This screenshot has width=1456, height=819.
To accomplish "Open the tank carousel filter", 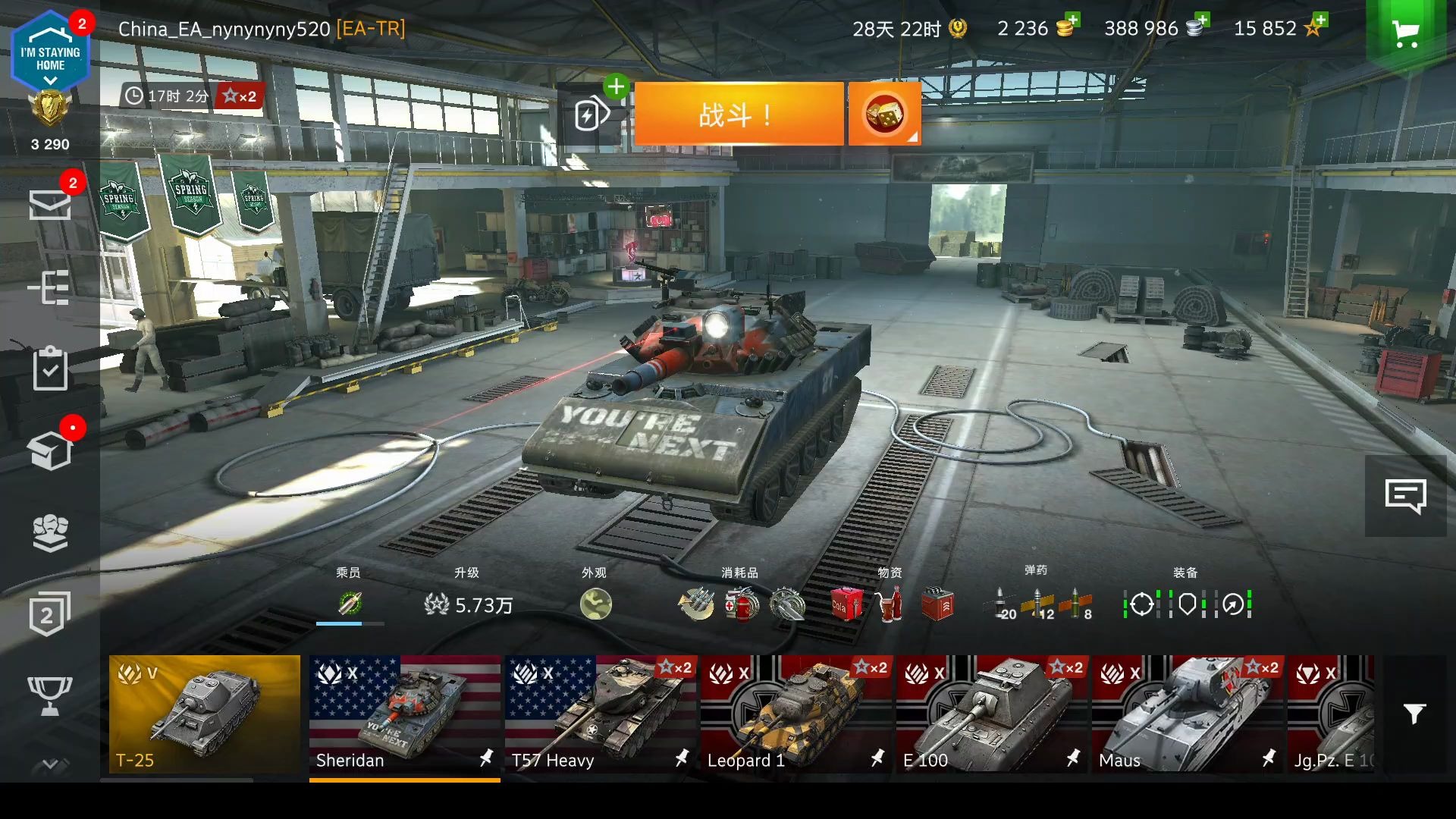I will pyautogui.click(x=1414, y=714).
